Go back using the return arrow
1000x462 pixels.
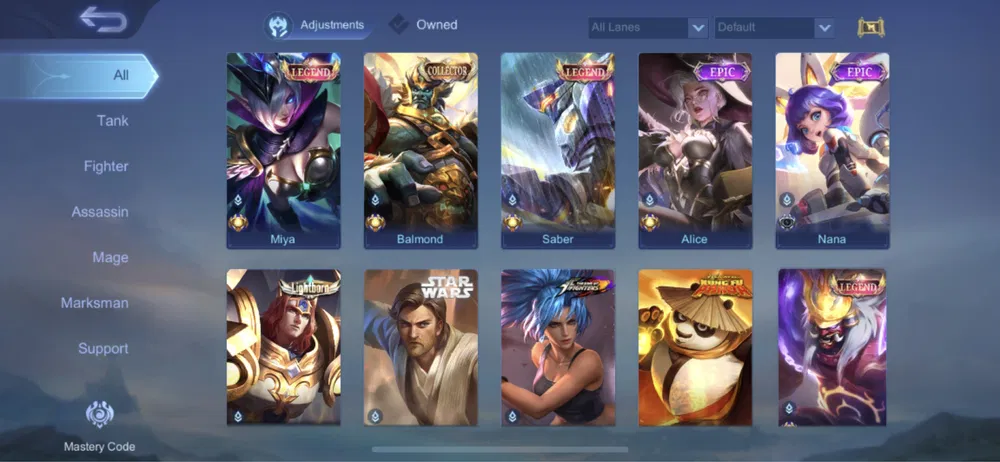[102, 18]
